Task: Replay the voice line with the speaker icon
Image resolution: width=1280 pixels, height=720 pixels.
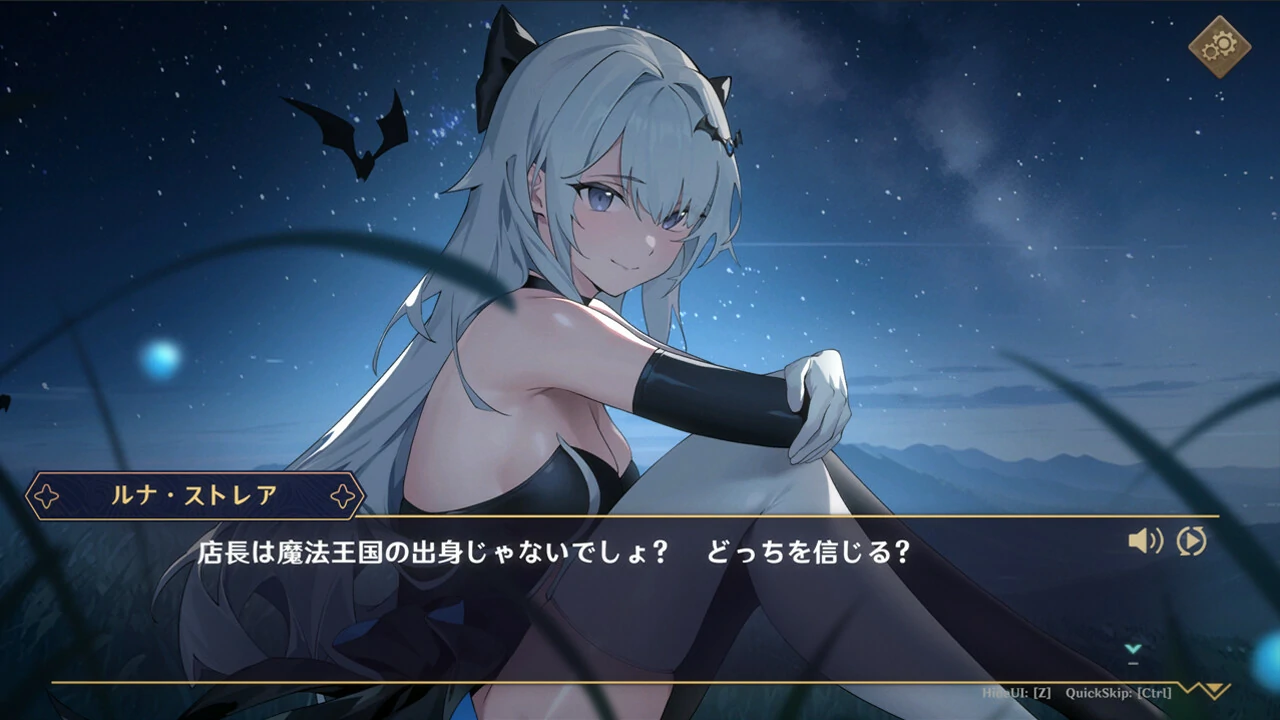Action: [x=1144, y=541]
